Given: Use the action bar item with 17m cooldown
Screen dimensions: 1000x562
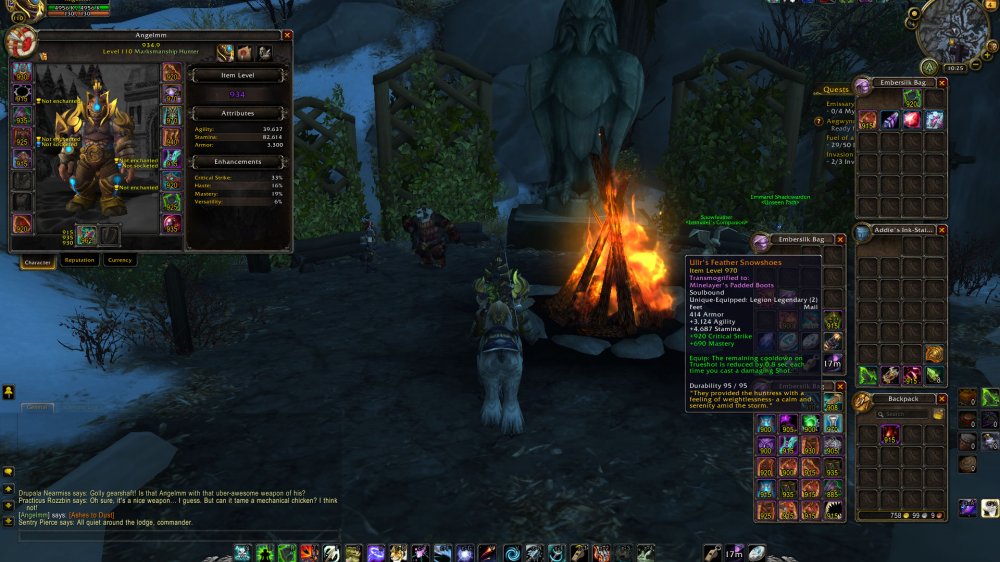Looking at the screenshot, I should (734, 552).
